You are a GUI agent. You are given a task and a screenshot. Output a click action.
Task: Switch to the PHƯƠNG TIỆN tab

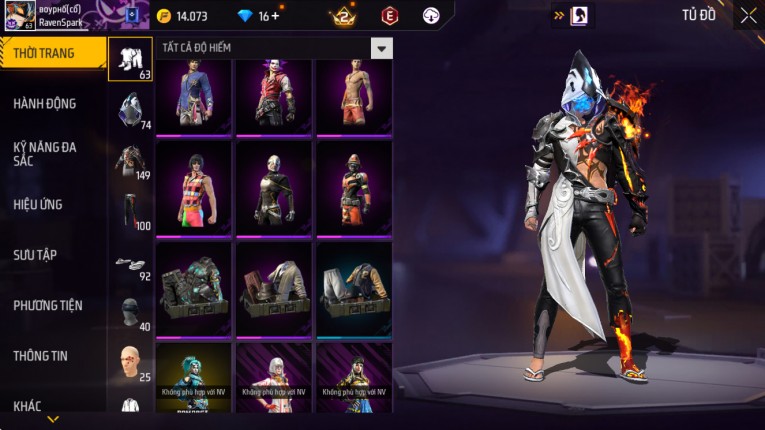point(48,305)
